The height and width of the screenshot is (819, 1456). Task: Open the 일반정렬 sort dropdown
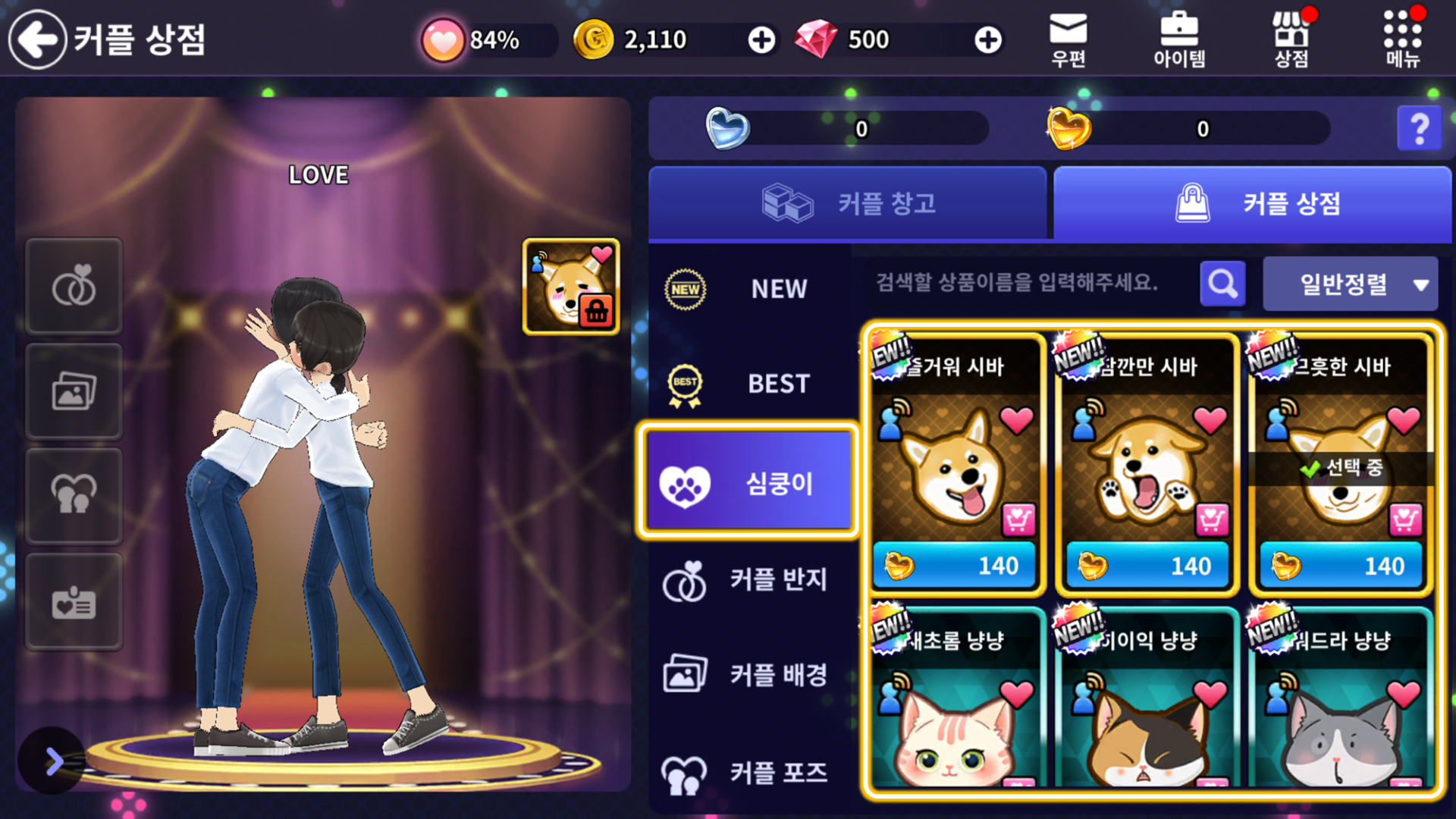coord(1350,284)
